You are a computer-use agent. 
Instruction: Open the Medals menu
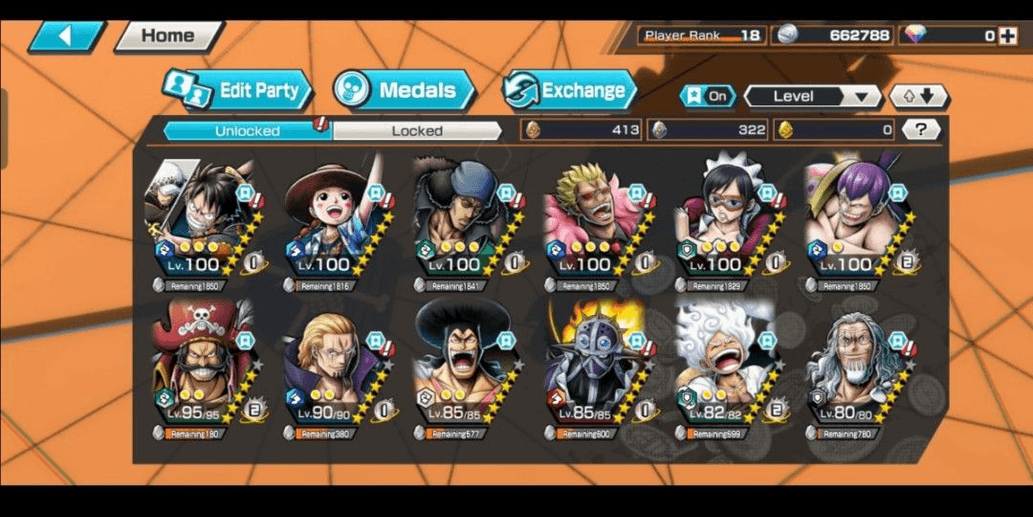[x=404, y=90]
